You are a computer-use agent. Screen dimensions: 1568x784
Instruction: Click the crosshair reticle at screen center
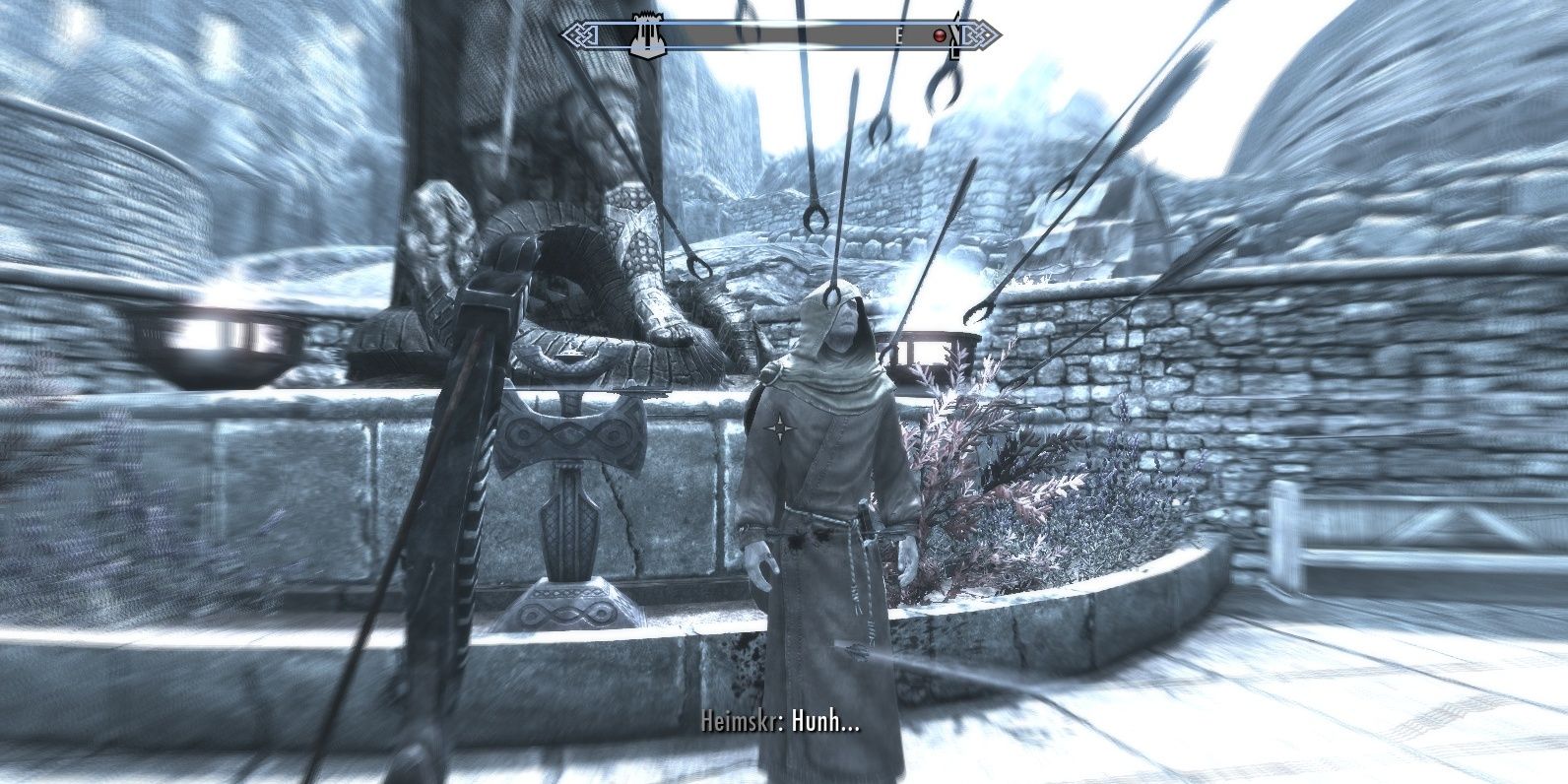[x=779, y=427]
